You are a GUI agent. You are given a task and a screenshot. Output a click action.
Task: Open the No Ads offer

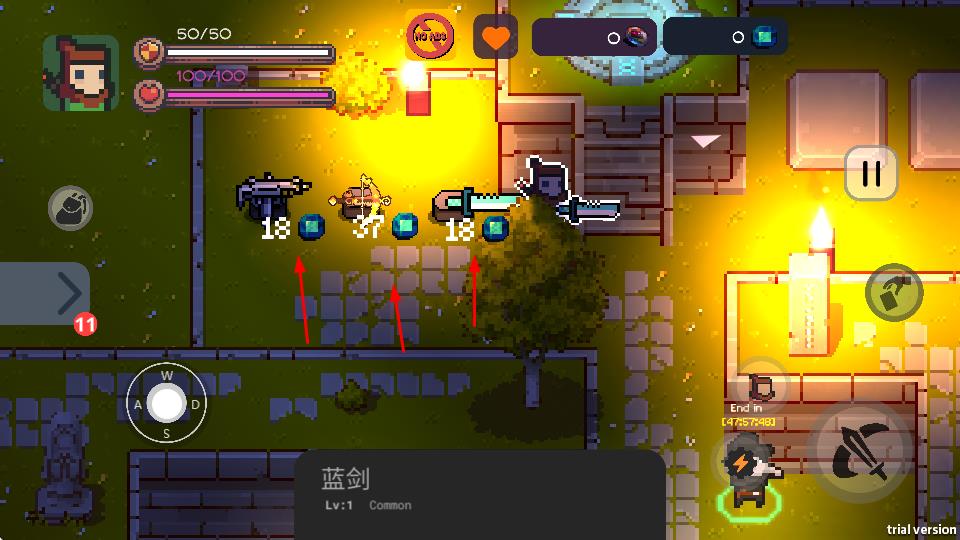tap(431, 38)
